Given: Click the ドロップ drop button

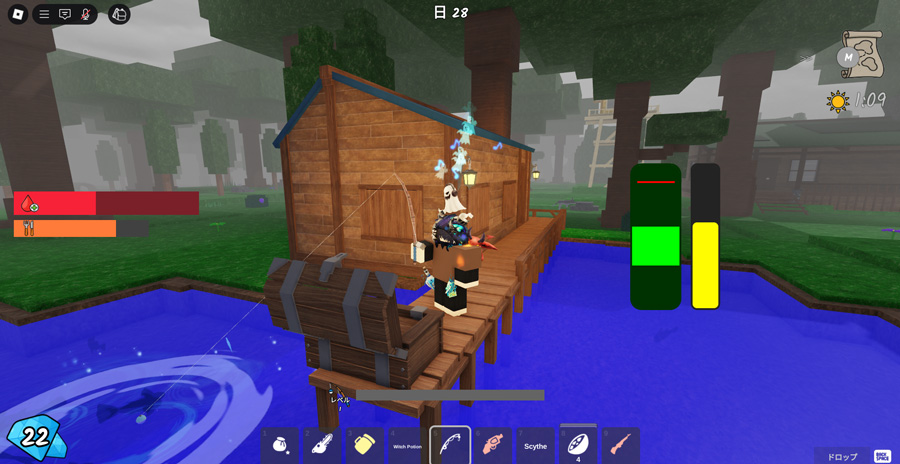Looking at the screenshot, I should tap(841, 456).
